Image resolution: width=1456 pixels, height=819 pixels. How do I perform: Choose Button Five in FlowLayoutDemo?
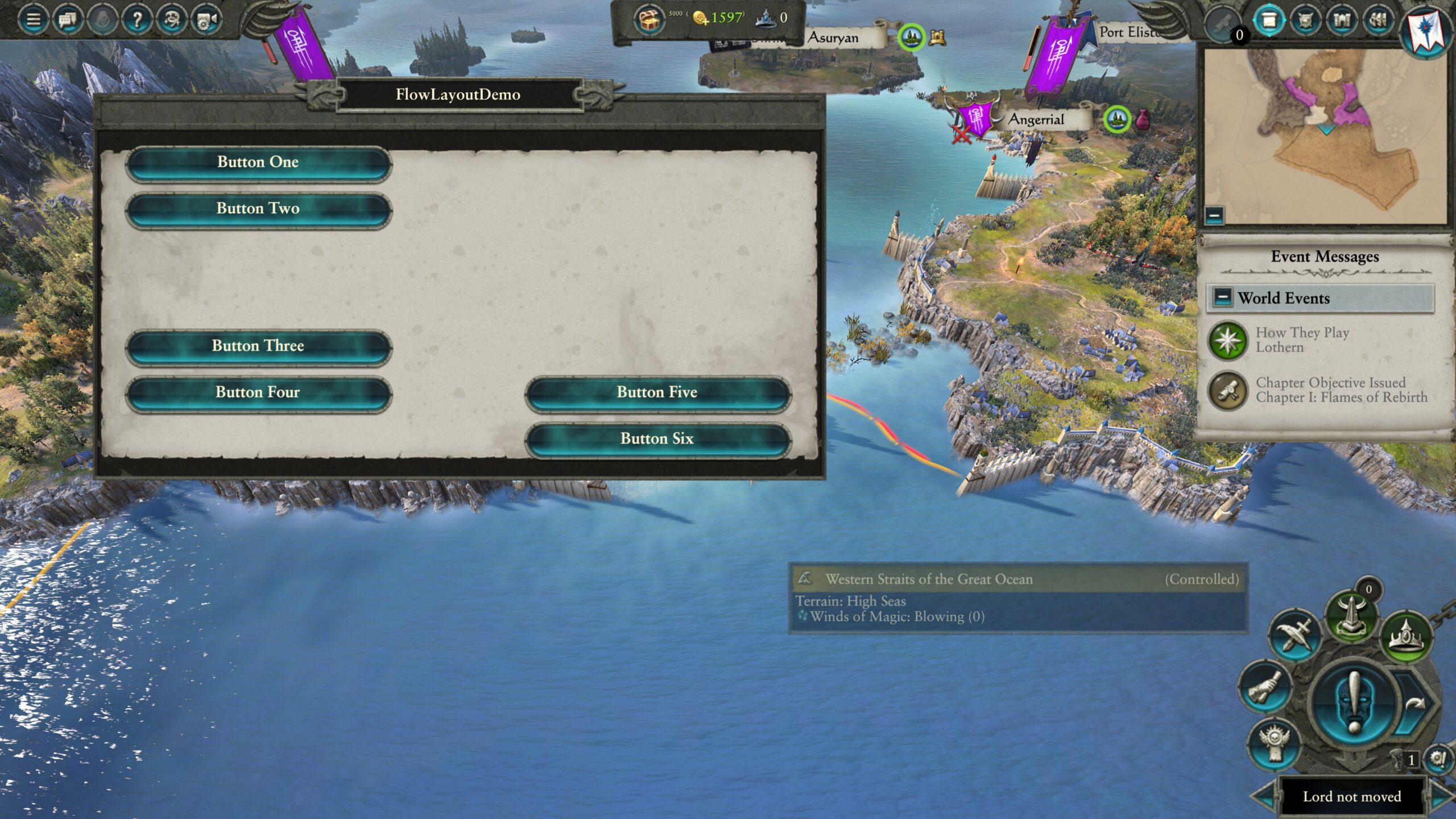pyautogui.click(x=657, y=393)
